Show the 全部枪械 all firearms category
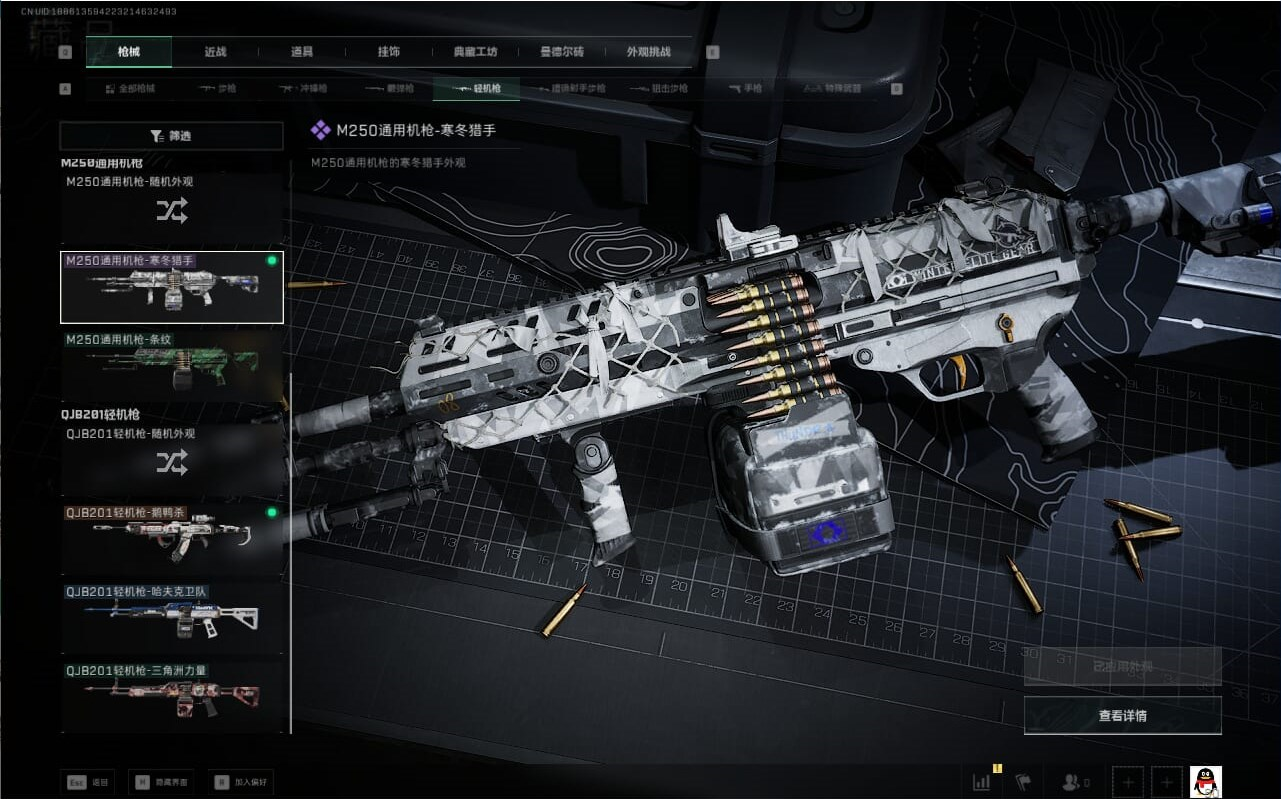The width and height of the screenshot is (1281, 799). pyautogui.click(x=130, y=89)
